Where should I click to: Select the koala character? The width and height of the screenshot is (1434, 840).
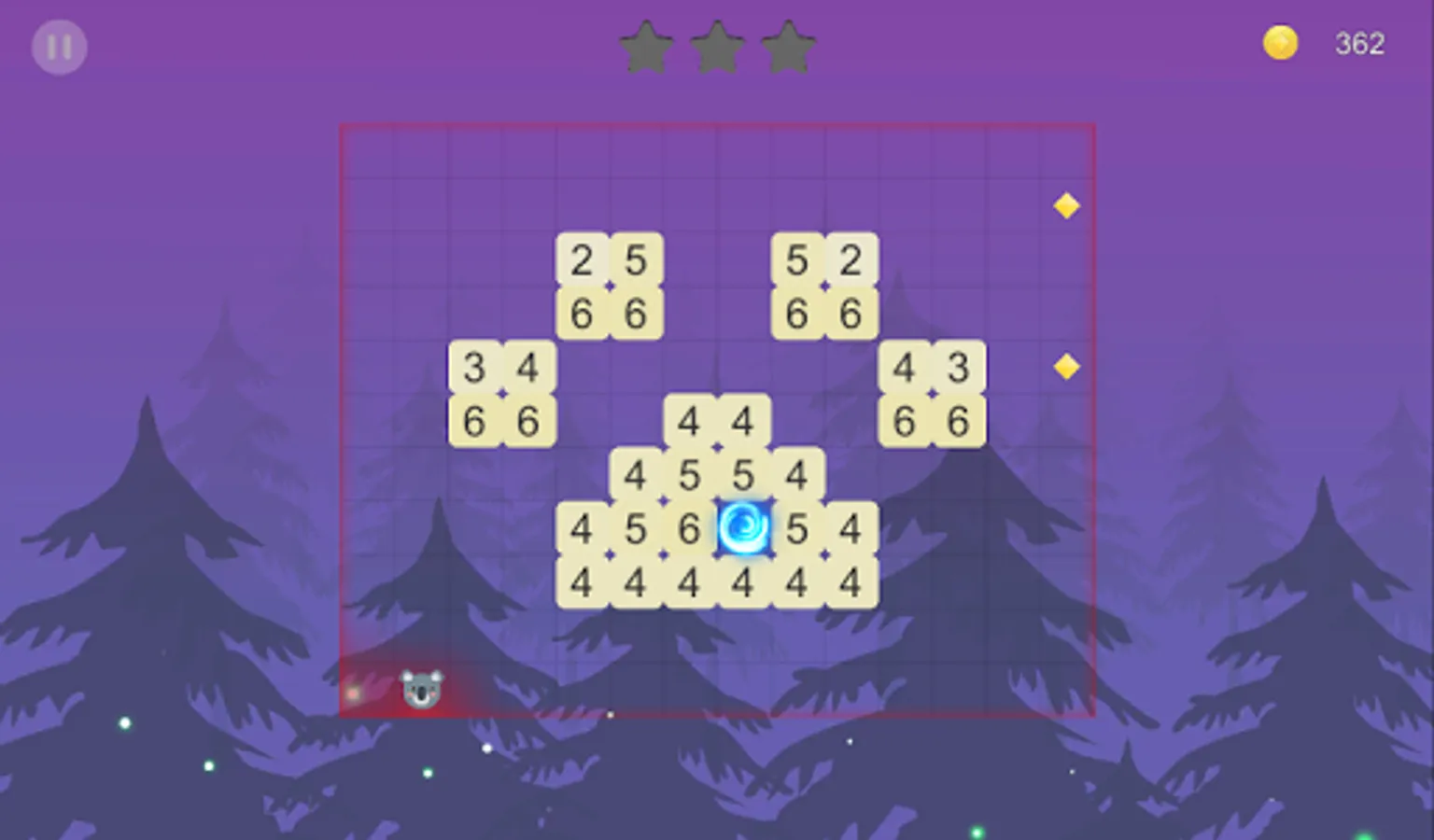tap(420, 688)
